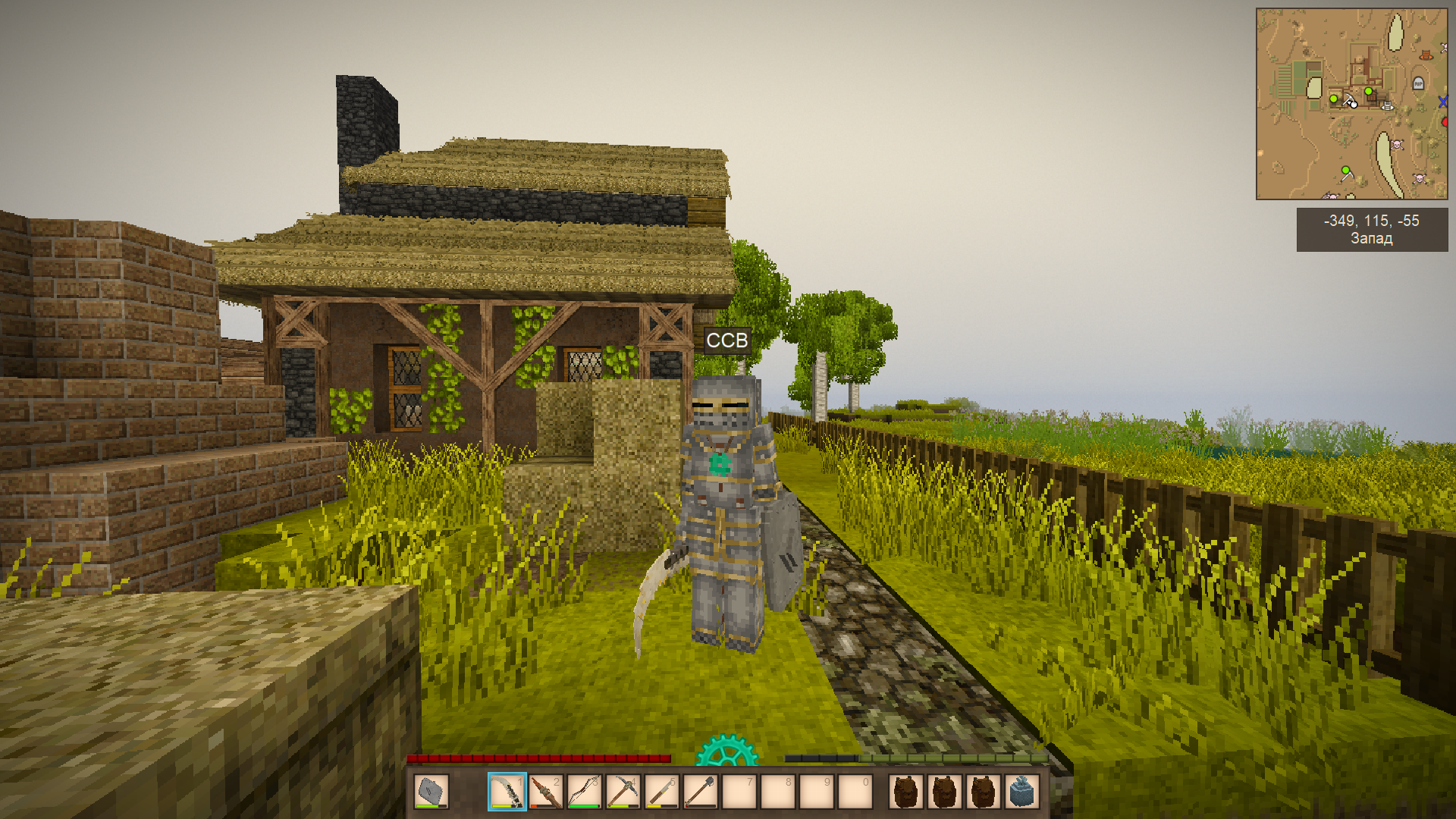Screen dimensions: 1456x819
Task: Choose the spear in hotbar slot 2
Action: (x=546, y=792)
